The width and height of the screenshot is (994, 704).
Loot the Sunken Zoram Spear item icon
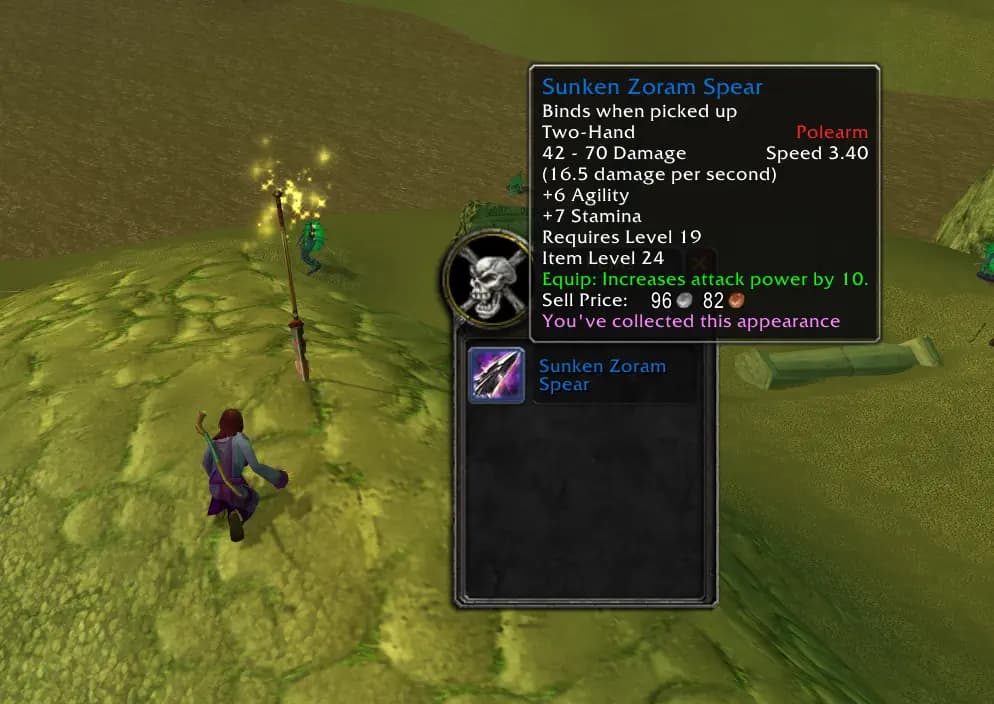click(x=497, y=376)
